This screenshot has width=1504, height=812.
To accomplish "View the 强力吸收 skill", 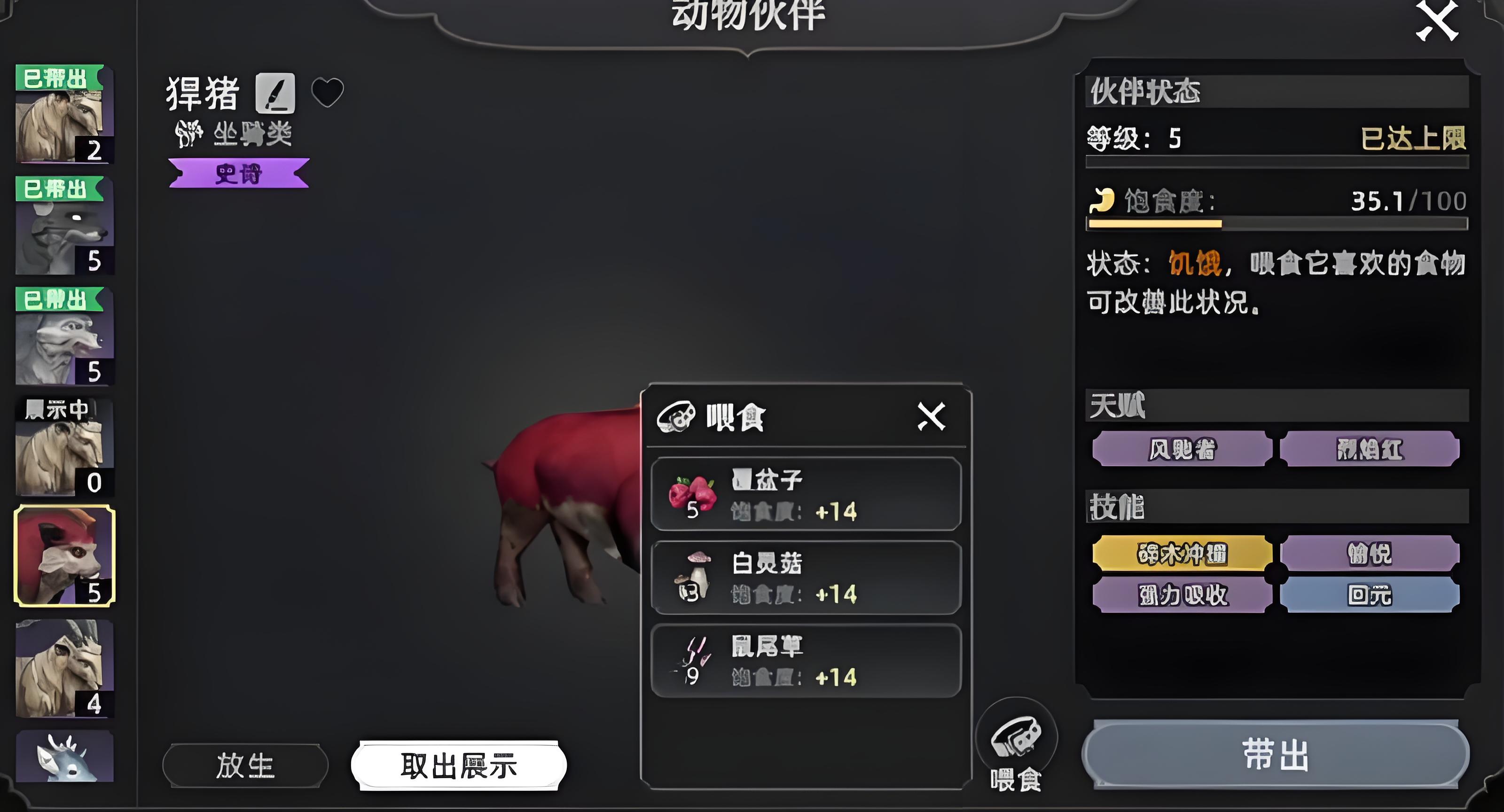I will click(1182, 595).
